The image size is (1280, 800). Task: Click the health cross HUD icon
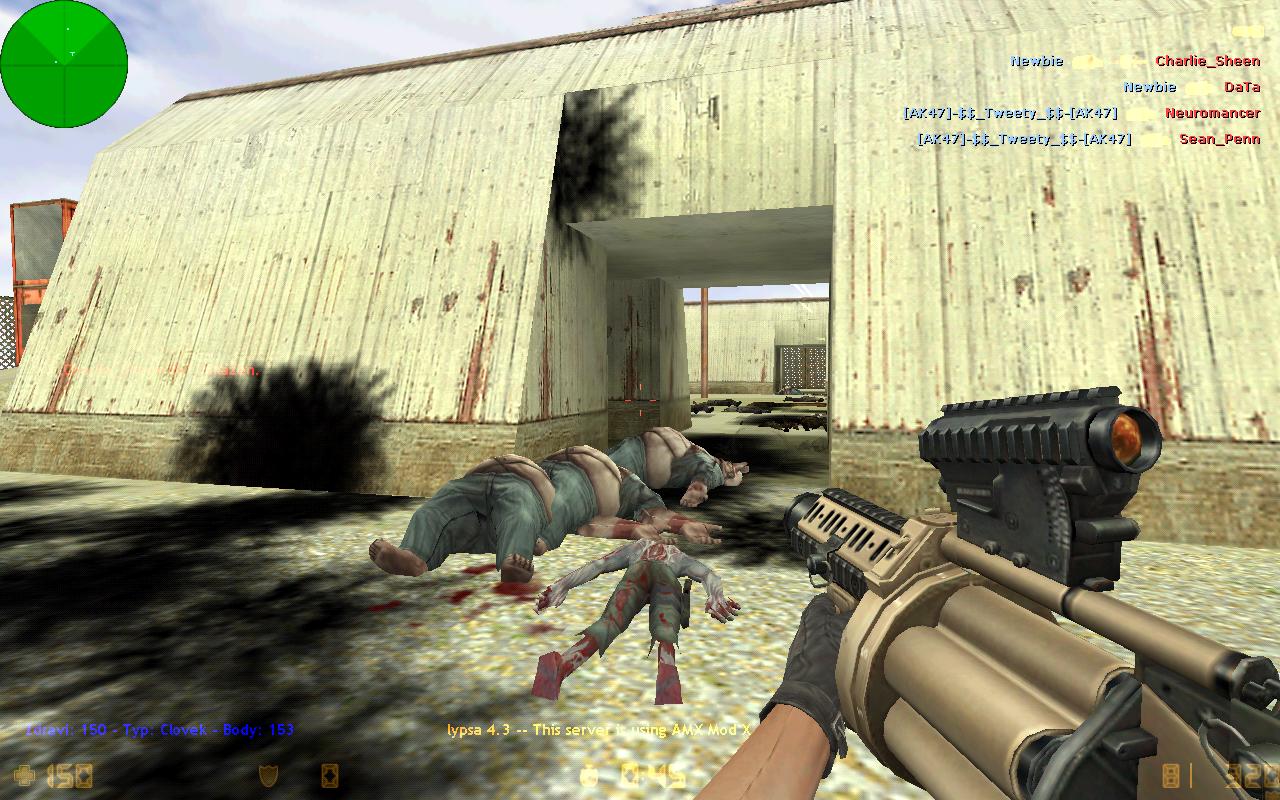[x=25, y=775]
